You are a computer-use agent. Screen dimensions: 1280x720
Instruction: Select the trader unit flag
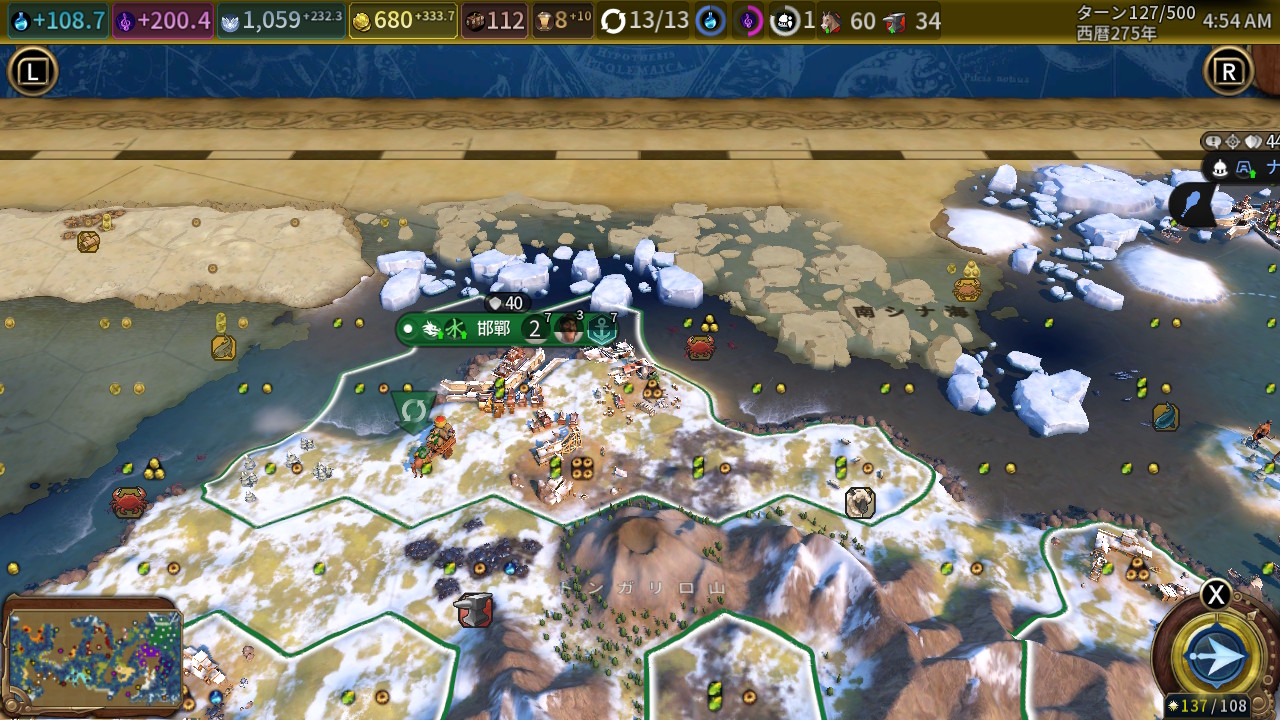(412, 410)
